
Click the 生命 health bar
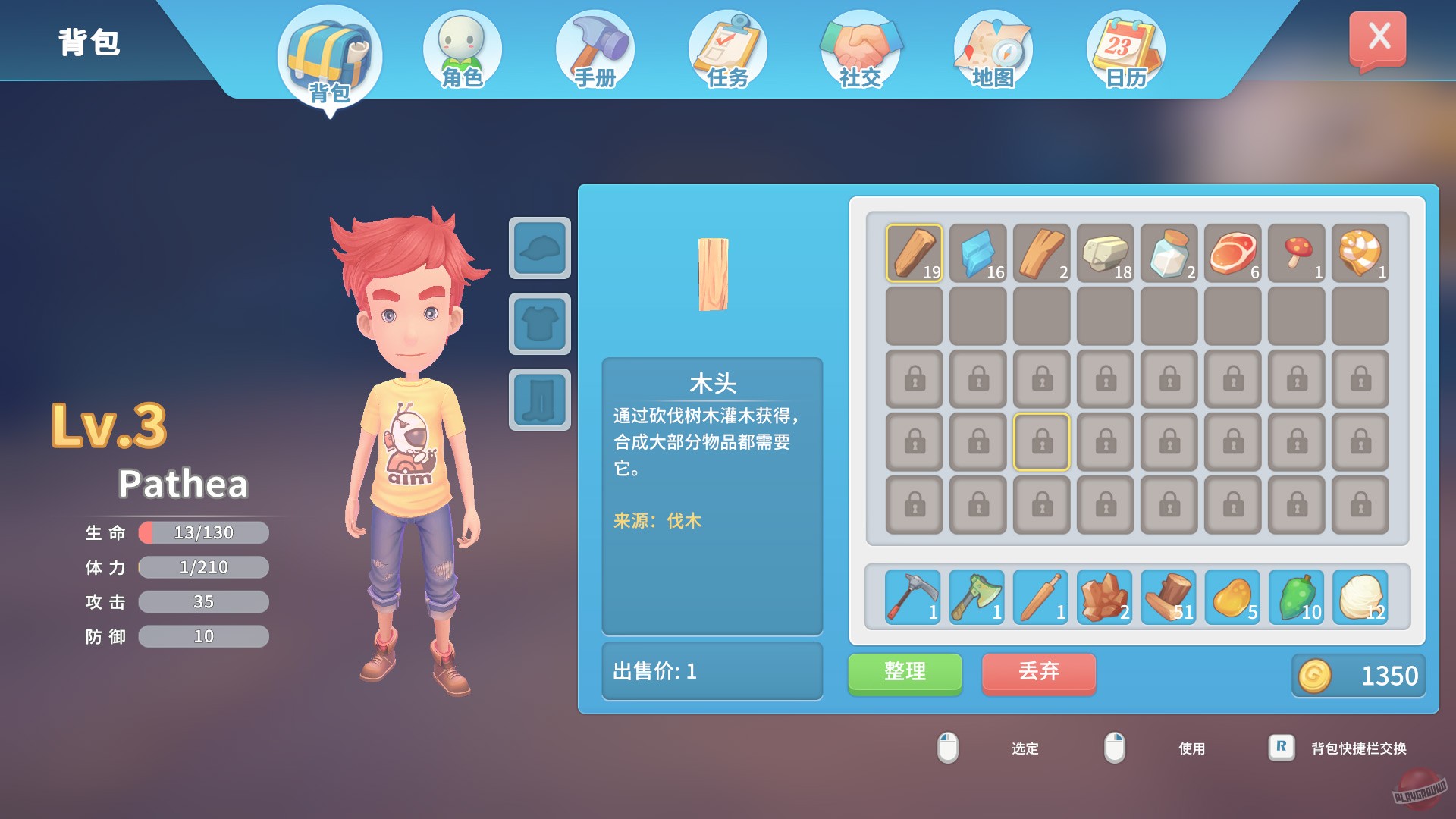tap(203, 532)
